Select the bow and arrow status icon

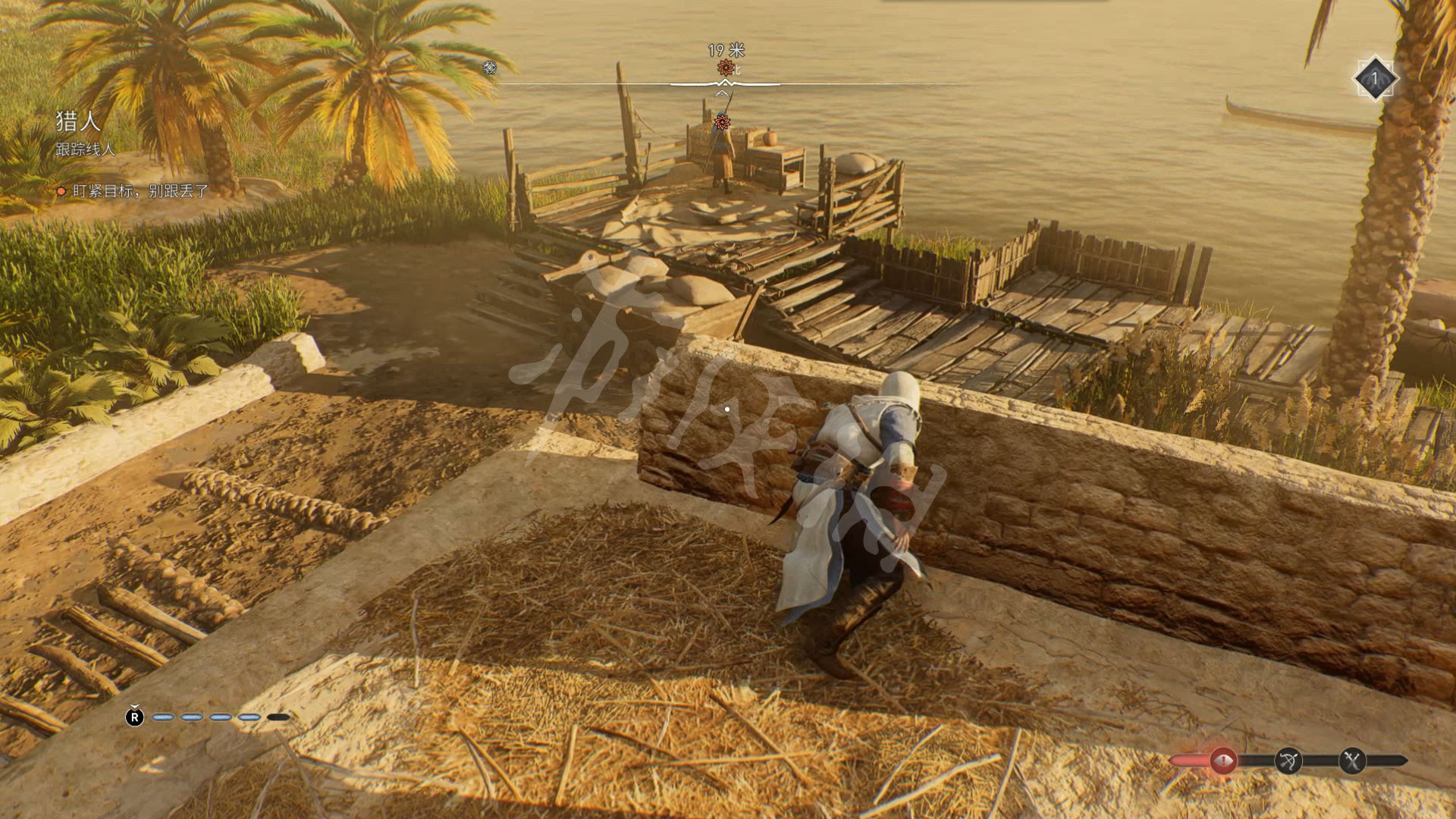[1288, 760]
